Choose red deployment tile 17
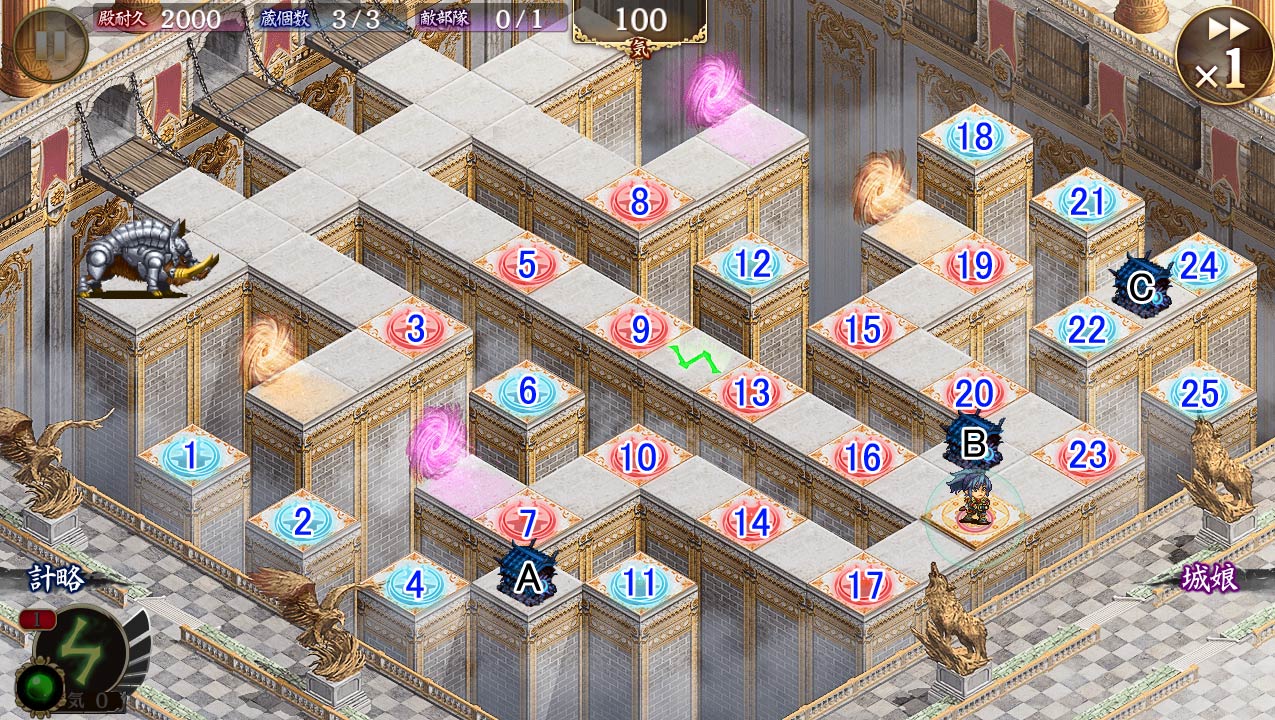 [864, 585]
